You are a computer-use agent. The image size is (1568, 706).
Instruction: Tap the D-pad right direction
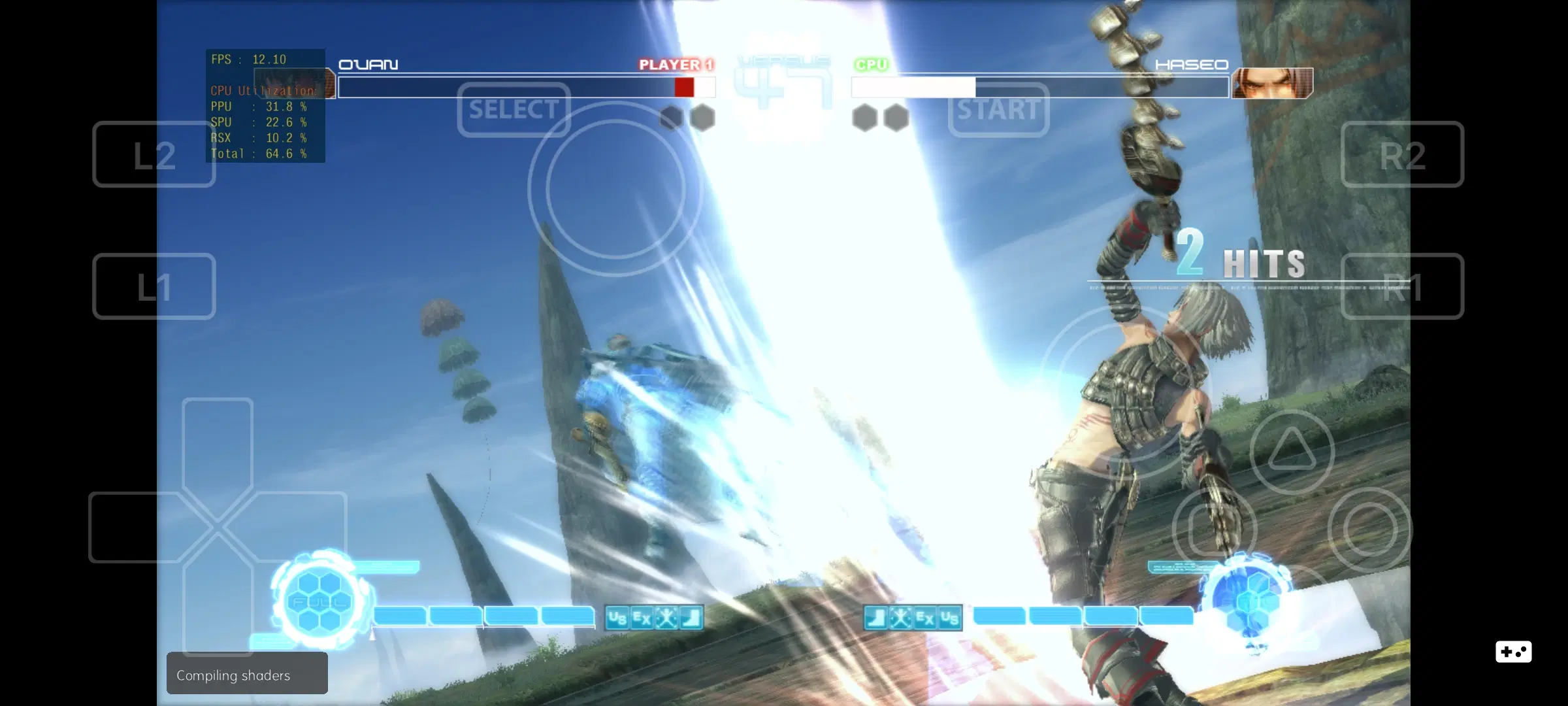pyautogui.click(x=302, y=528)
